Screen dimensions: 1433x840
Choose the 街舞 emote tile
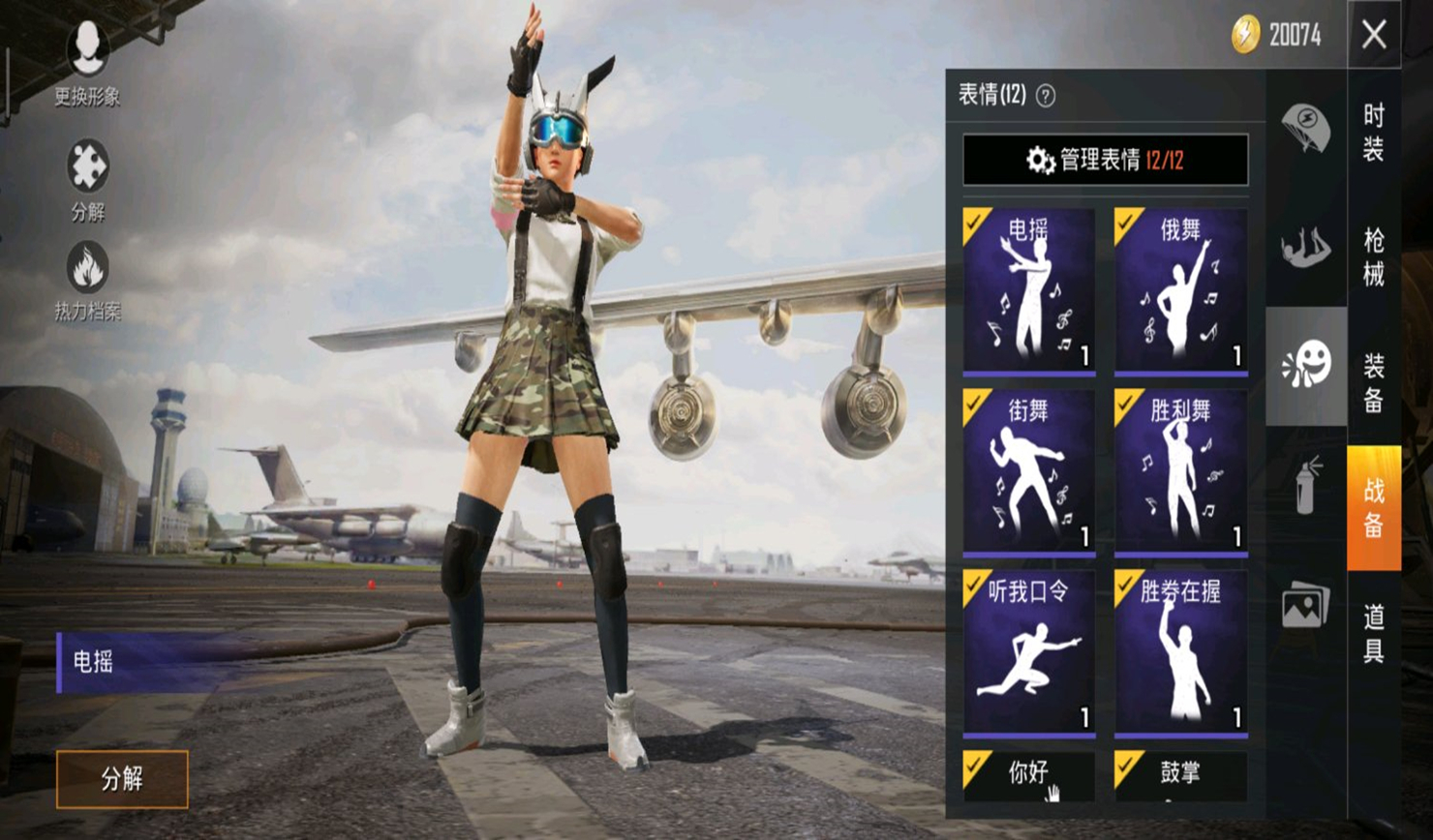click(x=1029, y=471)
